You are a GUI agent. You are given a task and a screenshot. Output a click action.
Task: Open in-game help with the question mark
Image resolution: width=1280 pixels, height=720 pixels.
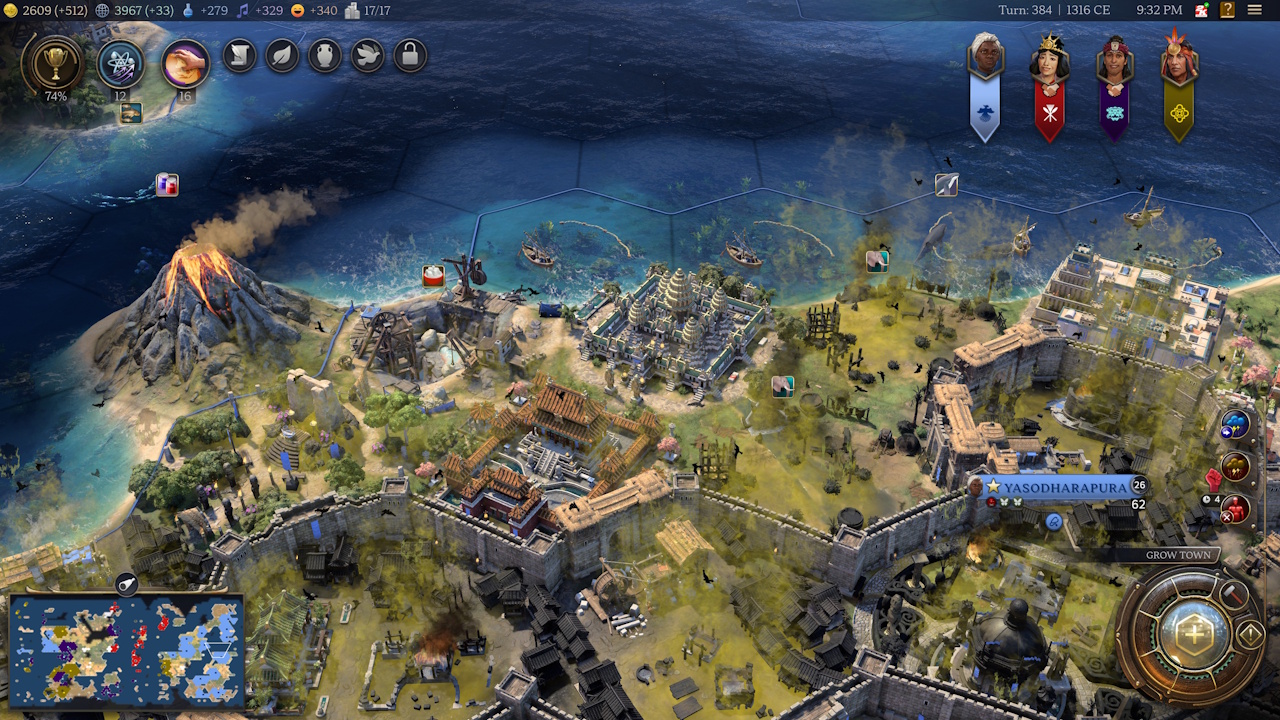pos(1227,10)
